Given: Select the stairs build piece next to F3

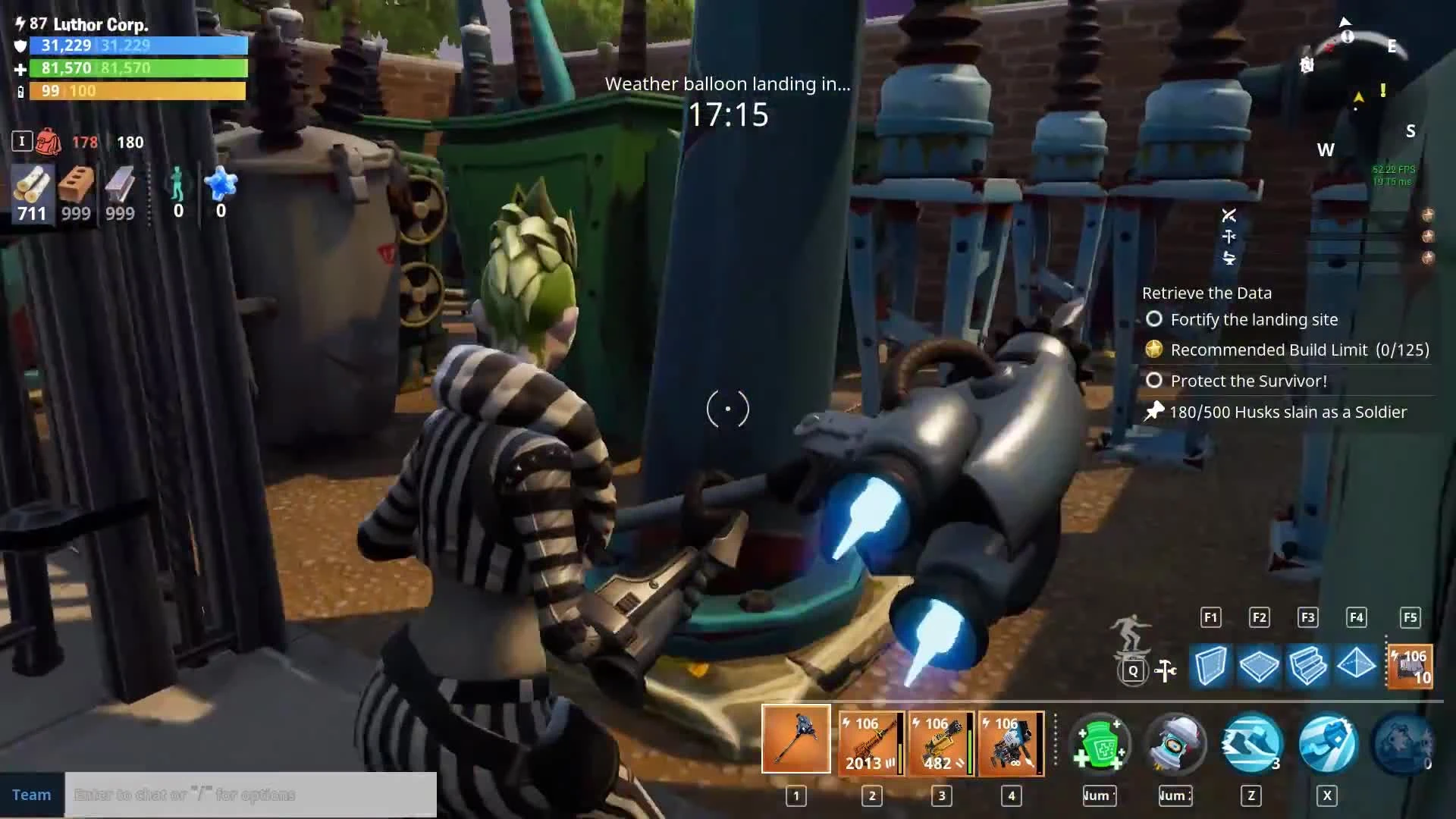Looking at the screenshot, I should point(1308,667).
